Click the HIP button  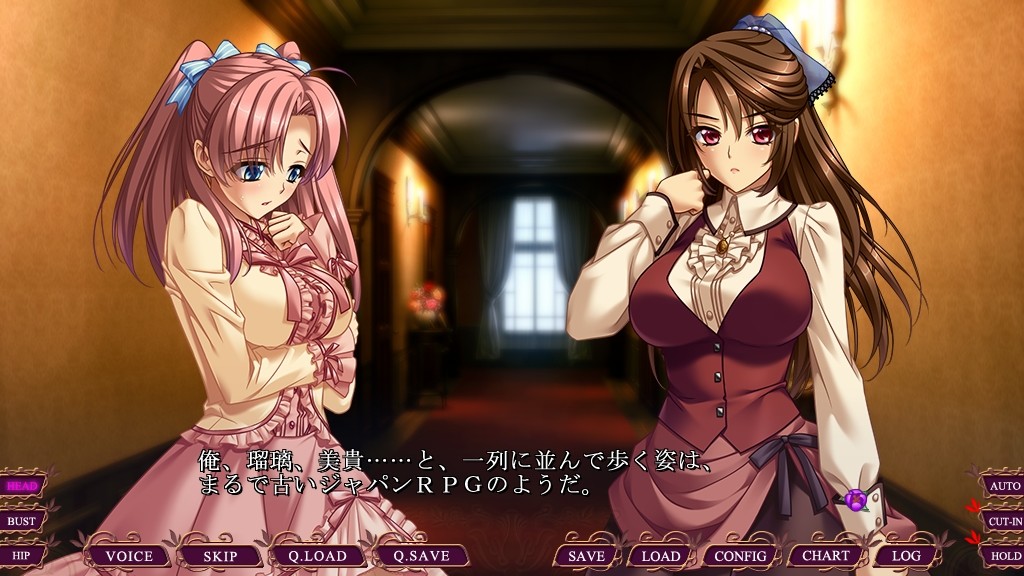(x=22, y=555)
